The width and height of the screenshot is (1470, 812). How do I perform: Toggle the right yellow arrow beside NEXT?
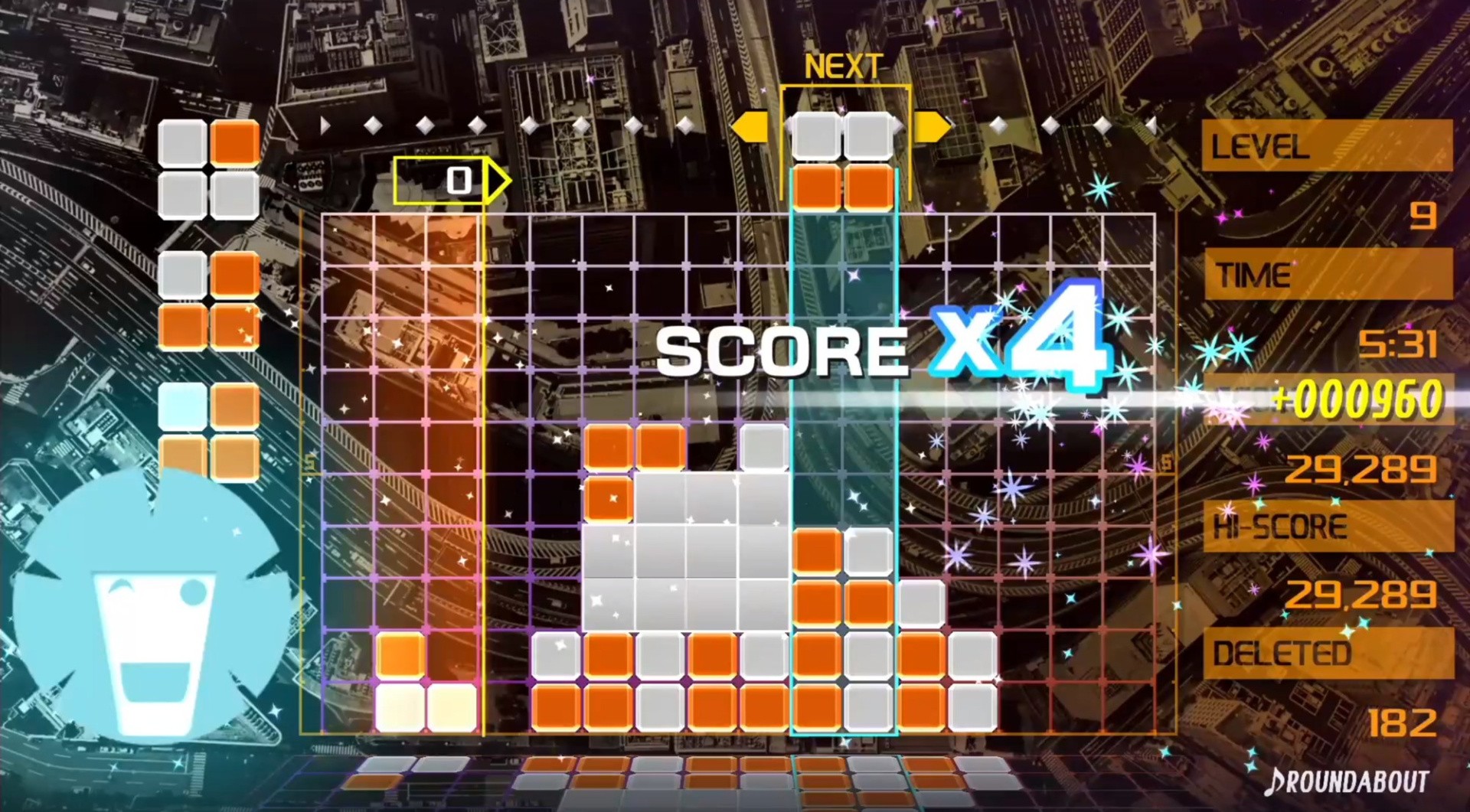click(930, 125)
